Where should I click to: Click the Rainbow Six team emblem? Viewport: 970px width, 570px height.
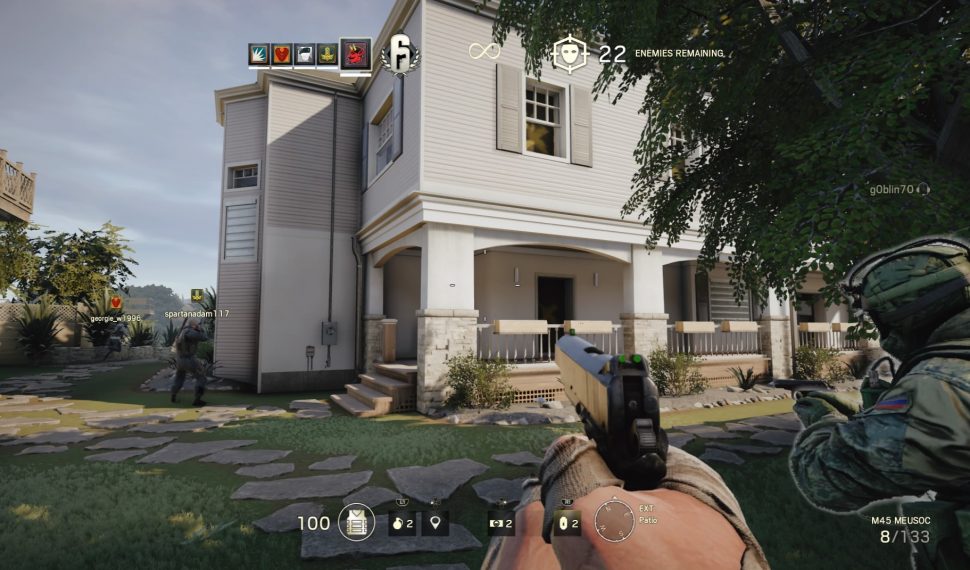[400, 54]
